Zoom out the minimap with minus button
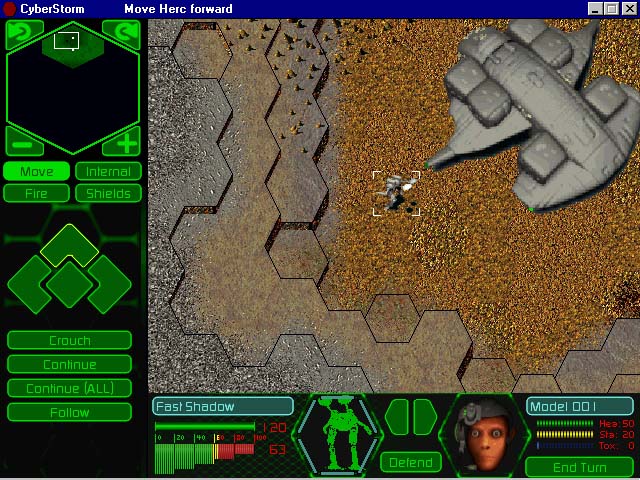 (x=20, y=143)
